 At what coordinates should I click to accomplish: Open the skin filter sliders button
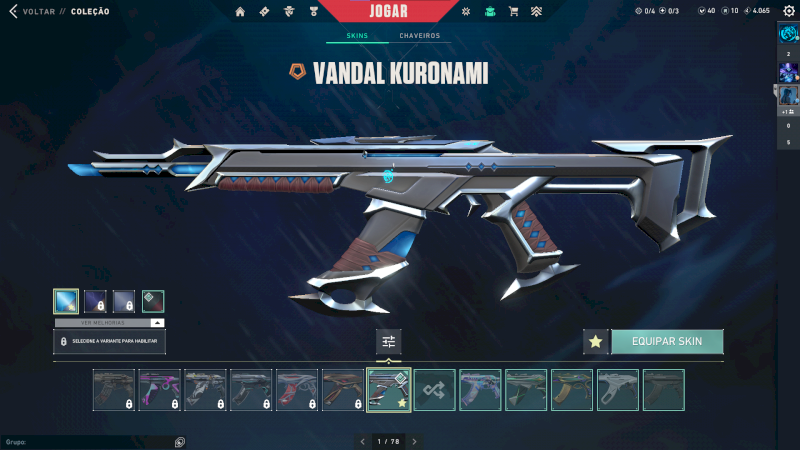[389, 342]
